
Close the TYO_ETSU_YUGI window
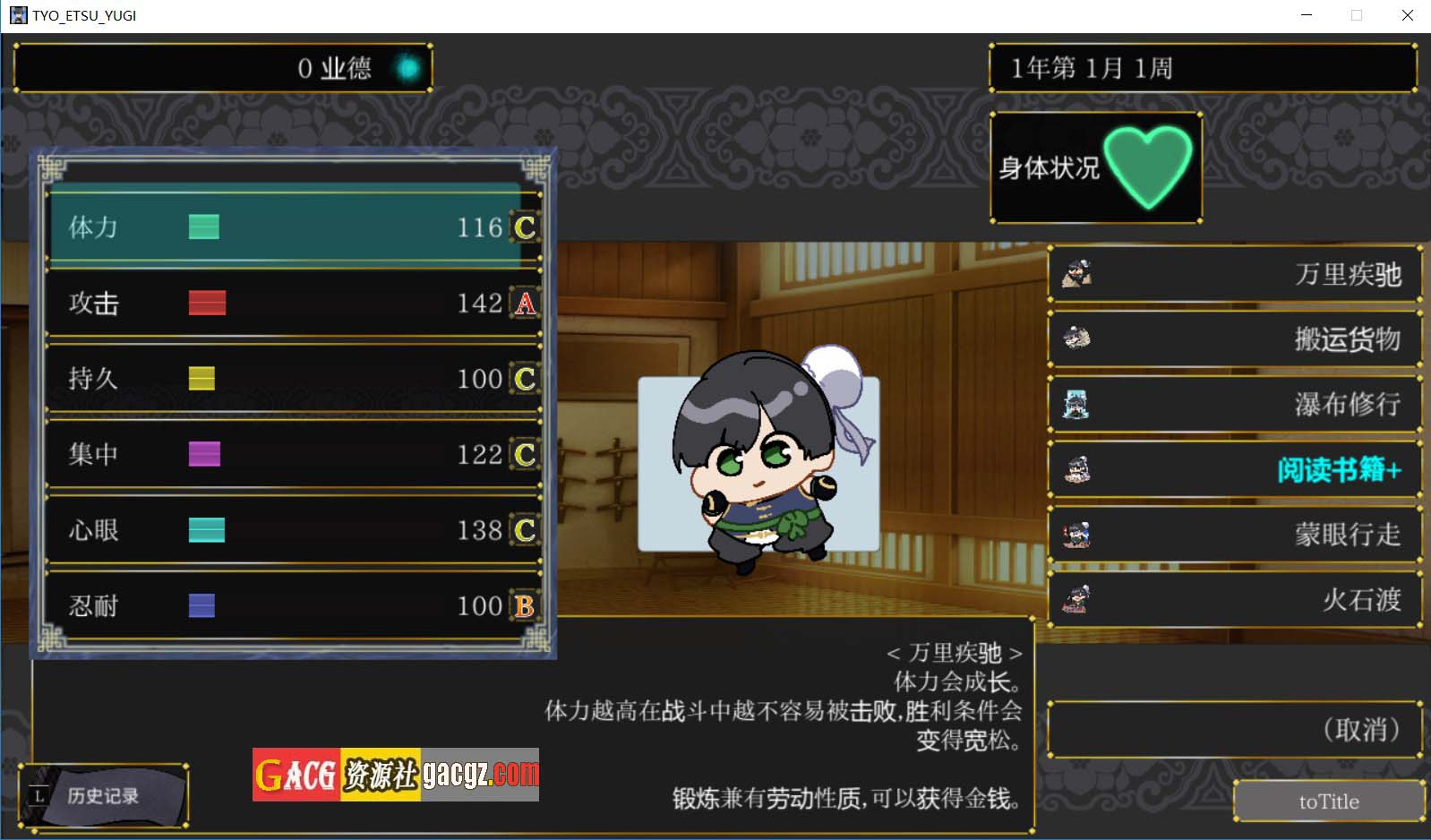(1407, 15)
